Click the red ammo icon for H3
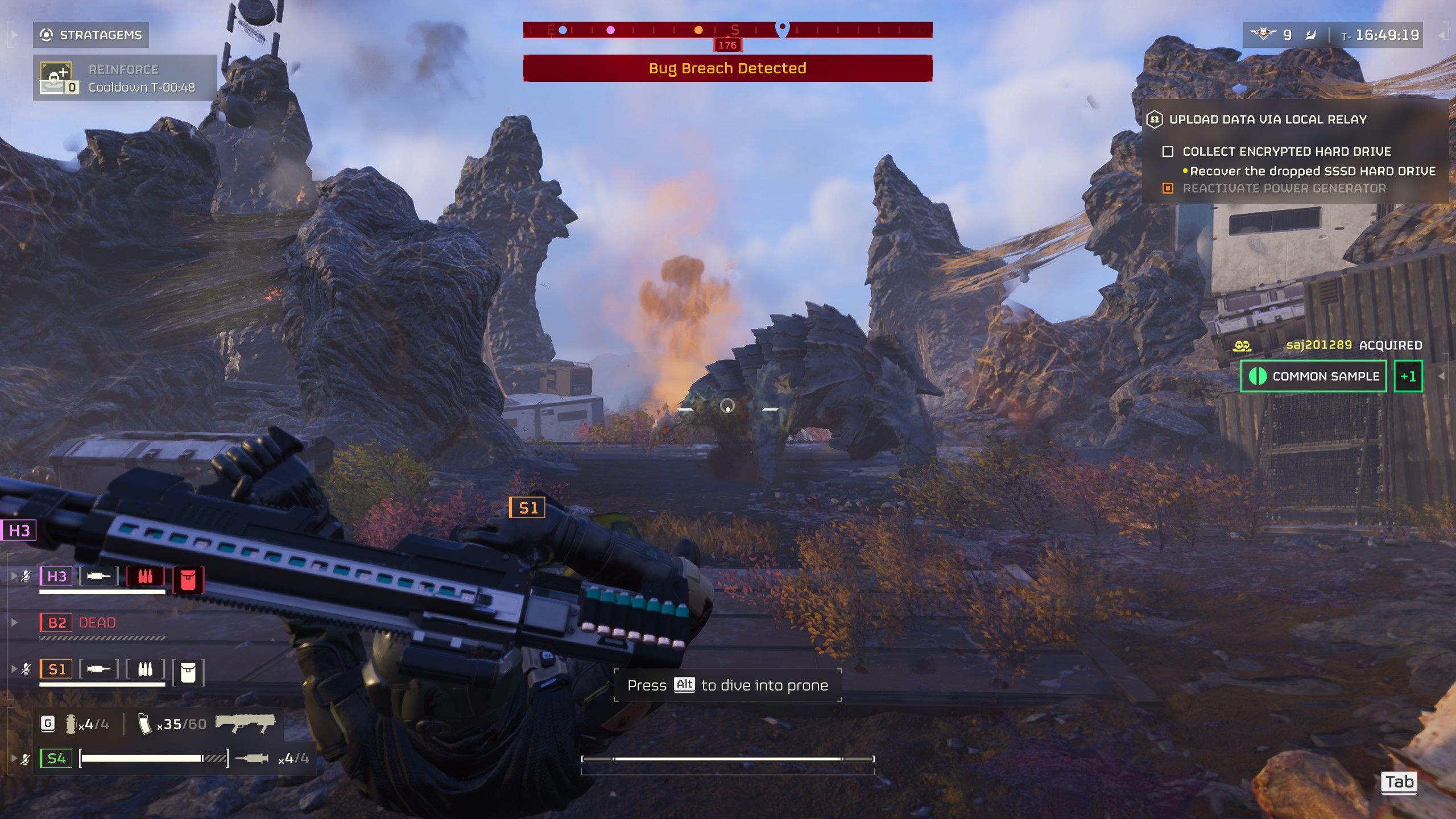 [145, 576]
